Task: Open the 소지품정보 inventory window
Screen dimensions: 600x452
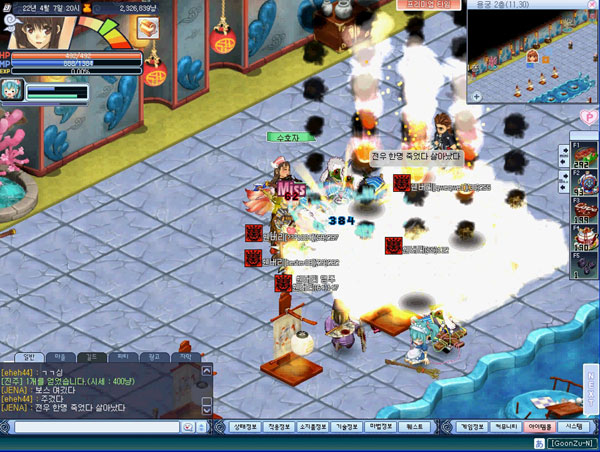Action: point(315,425)
